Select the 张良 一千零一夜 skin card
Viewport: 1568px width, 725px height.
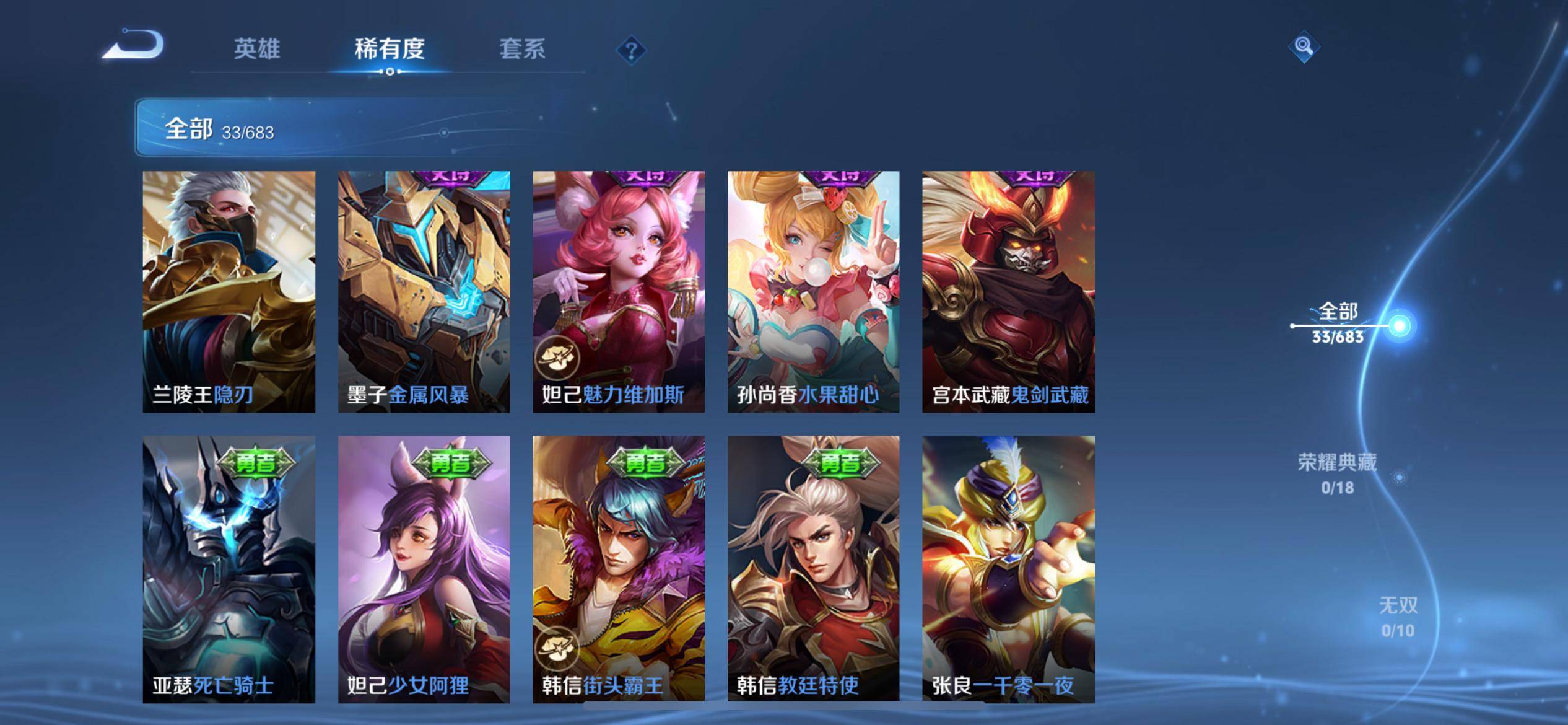[1008, 569]
